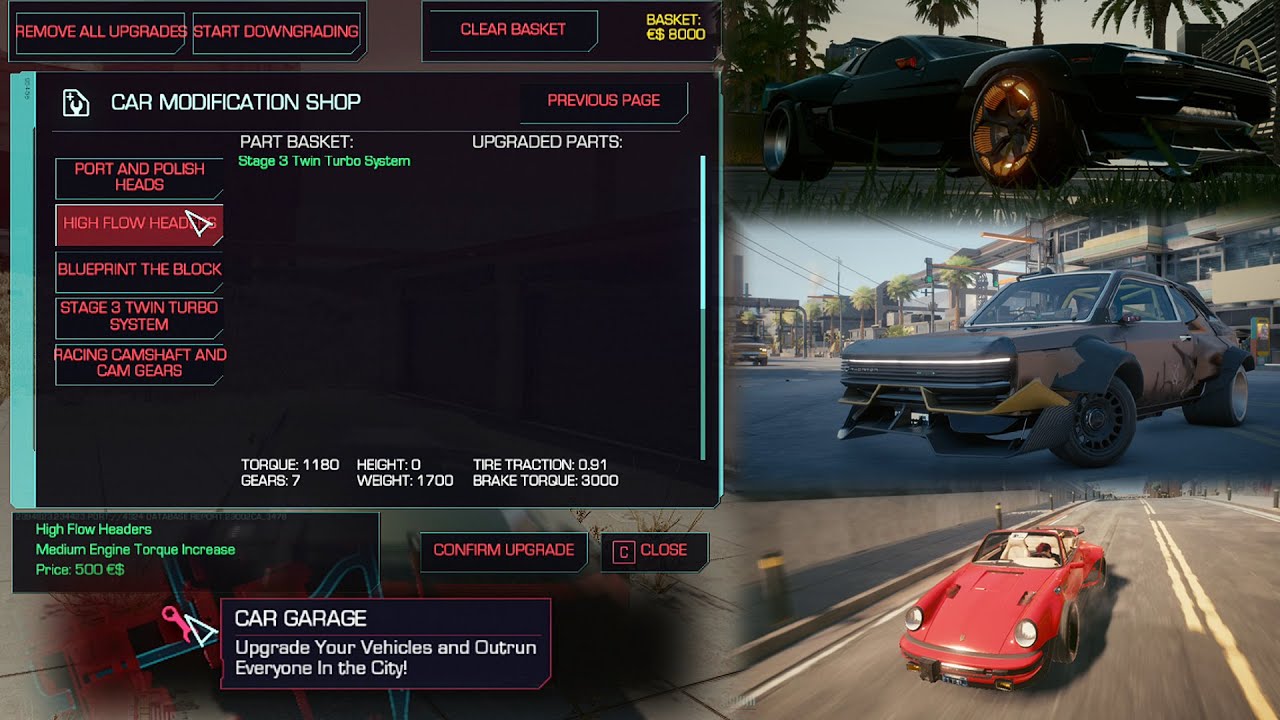Viewport: 1280px width, 720px height.
Task: Go to the Previous Page
Action: click(x=603, y=101)
